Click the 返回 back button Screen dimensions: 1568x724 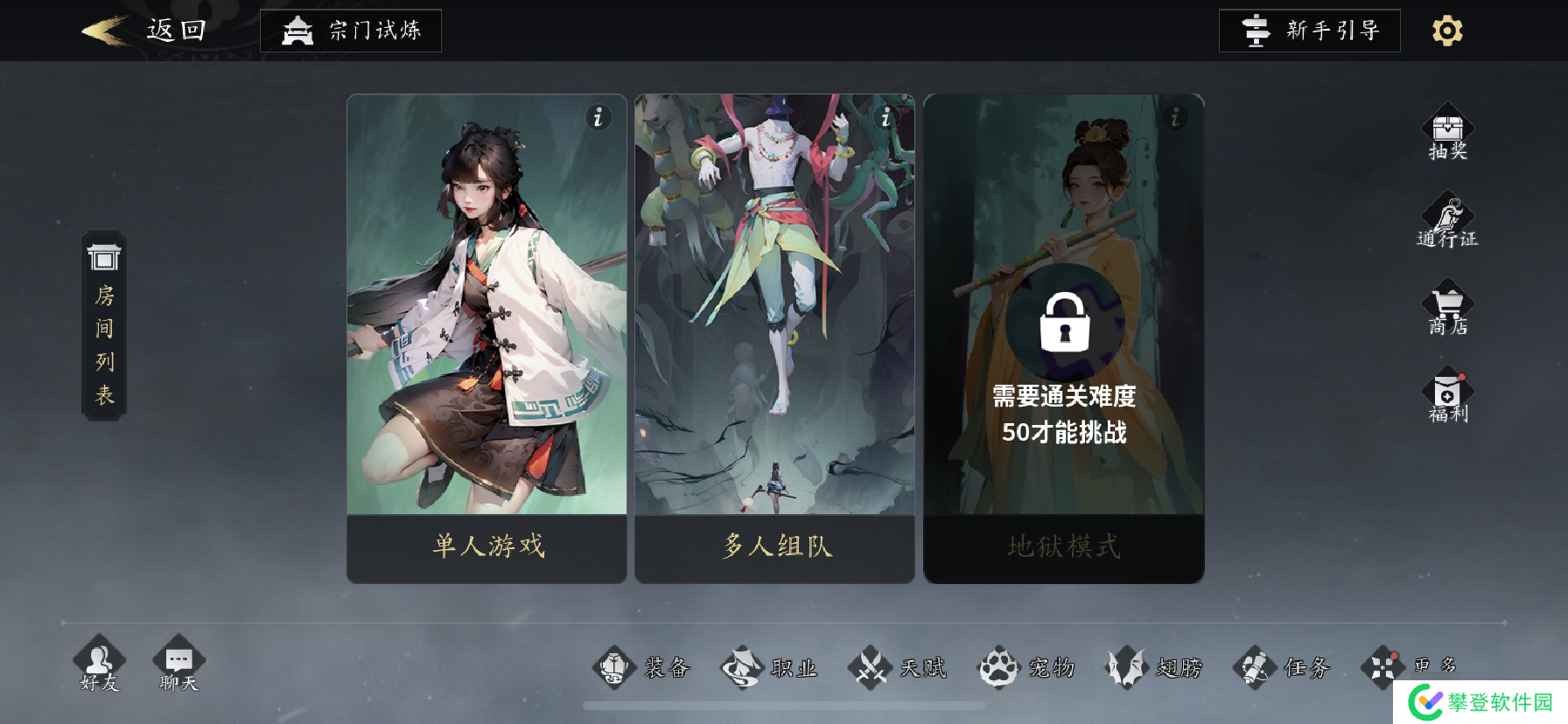pos(149,28)
